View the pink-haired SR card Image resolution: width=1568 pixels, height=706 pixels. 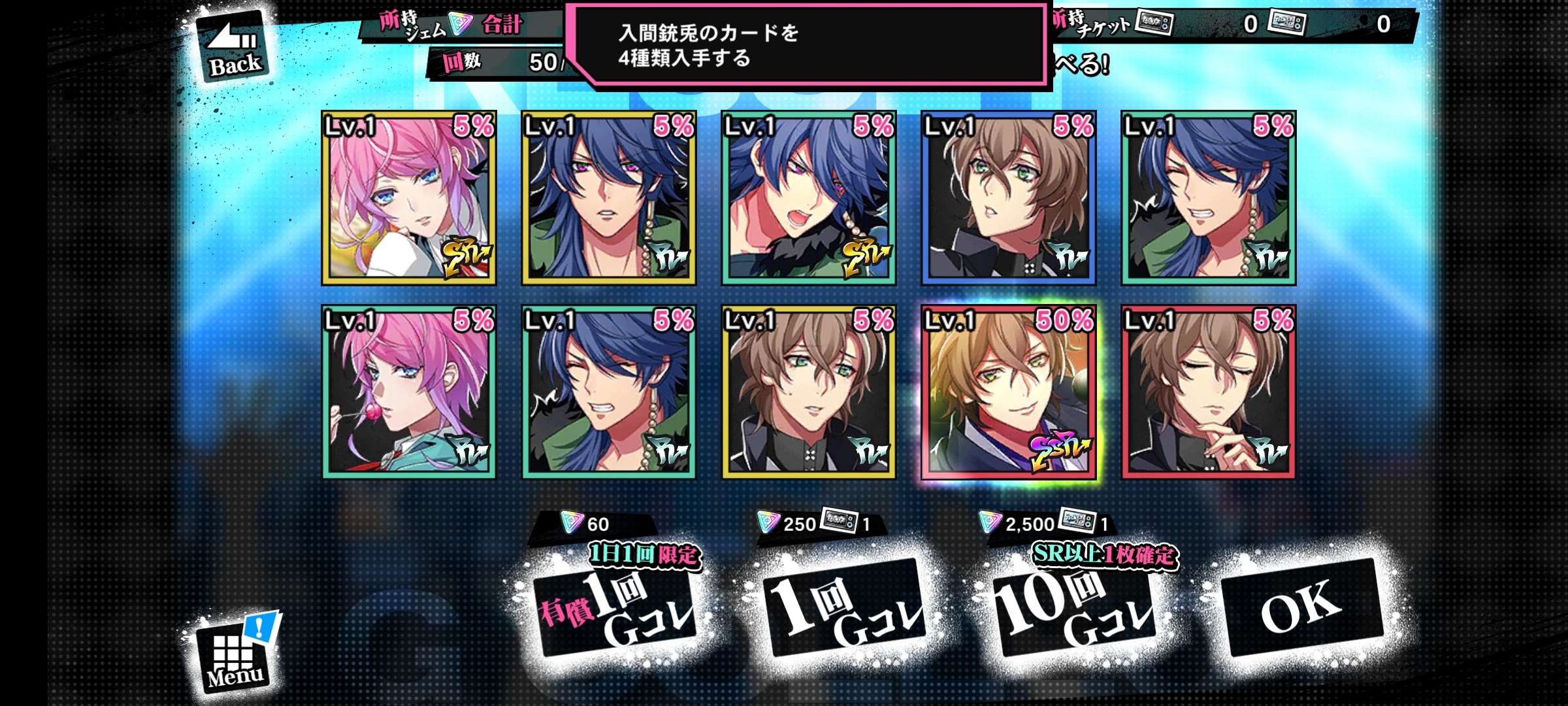click(409, 198)
